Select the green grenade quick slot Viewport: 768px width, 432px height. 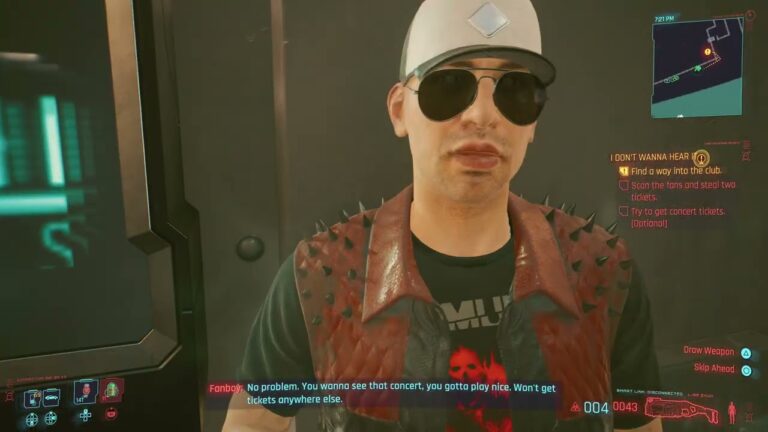(112, 392)
